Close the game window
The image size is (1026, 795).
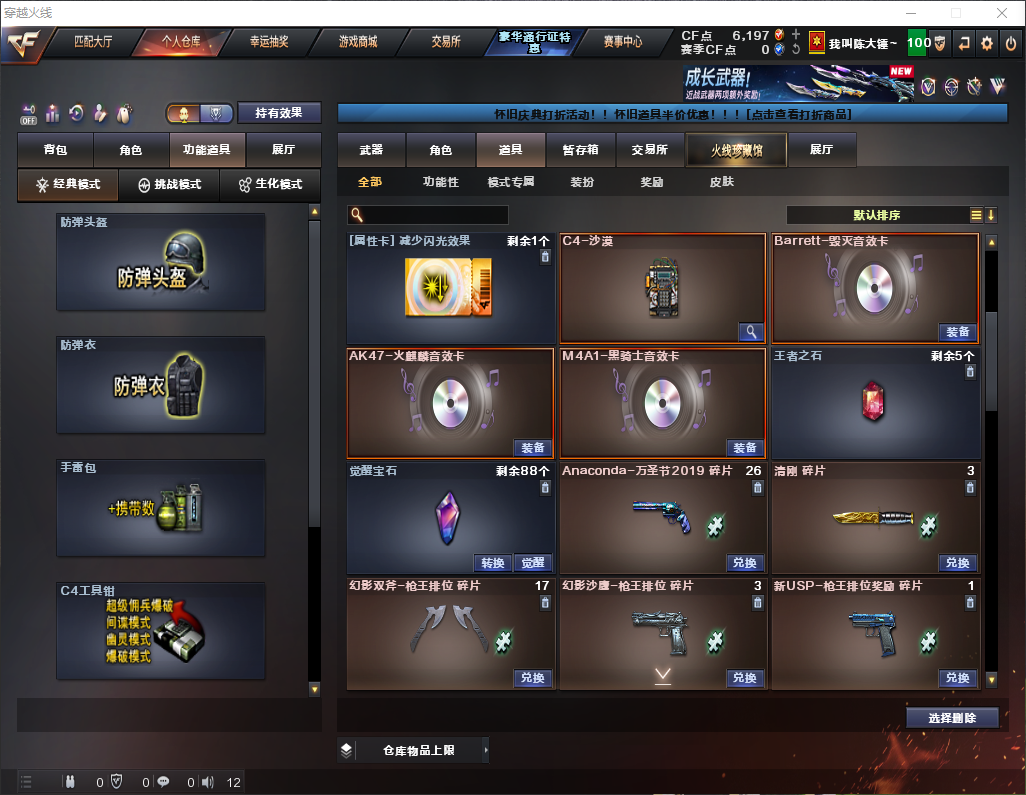point(1001,13)
